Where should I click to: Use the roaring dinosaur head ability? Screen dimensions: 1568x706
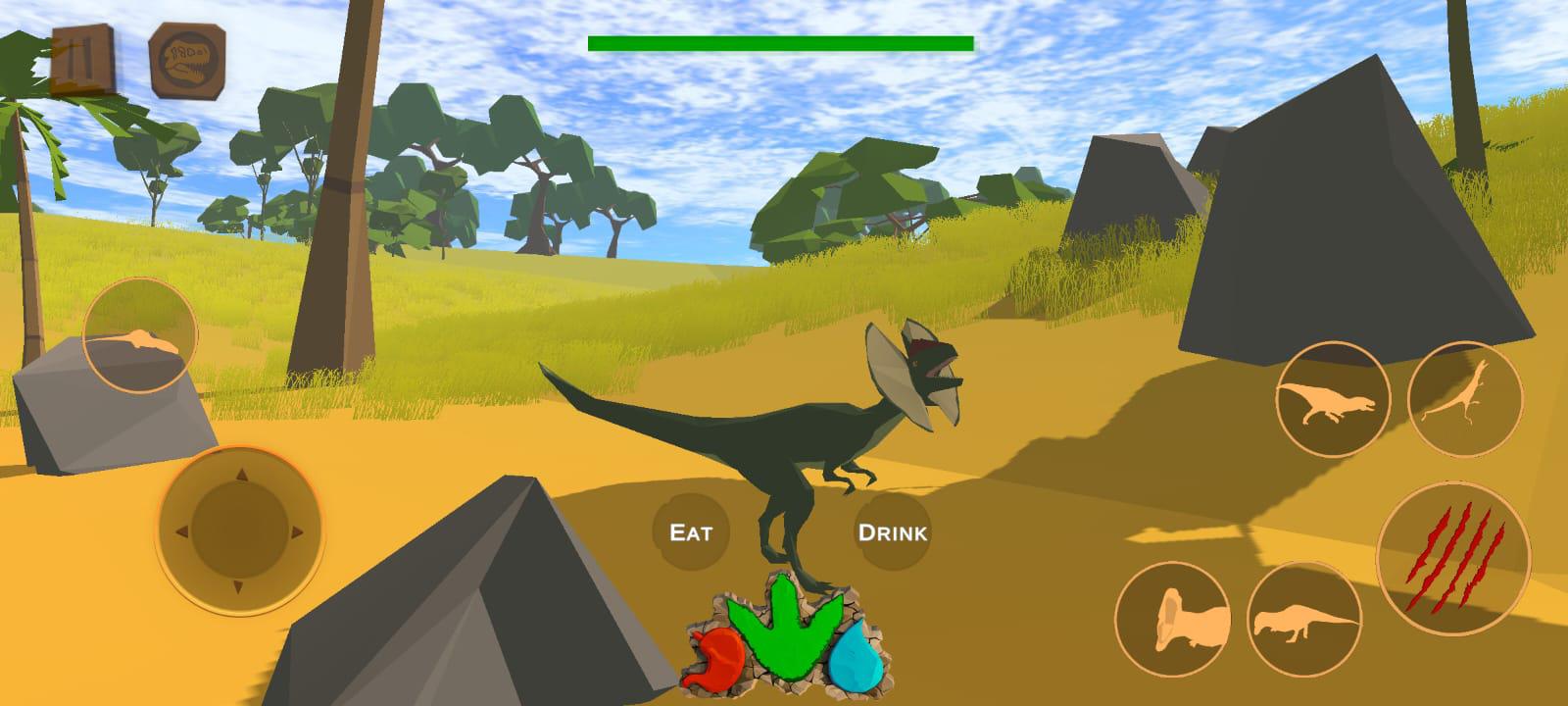pyautogui.click(x=1172, y=619)
